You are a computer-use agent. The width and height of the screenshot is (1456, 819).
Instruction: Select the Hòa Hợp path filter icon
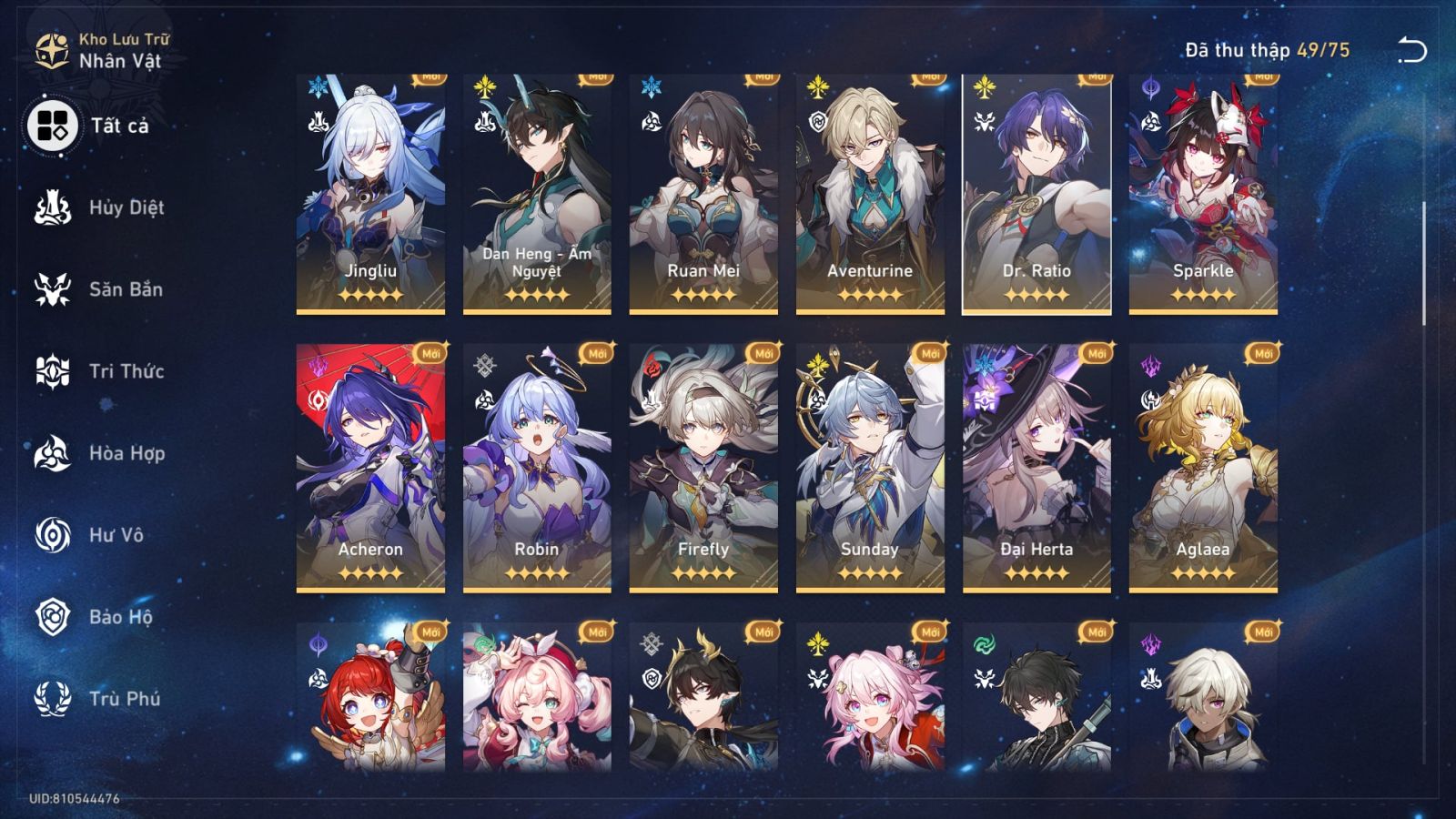tap(55, 453)
